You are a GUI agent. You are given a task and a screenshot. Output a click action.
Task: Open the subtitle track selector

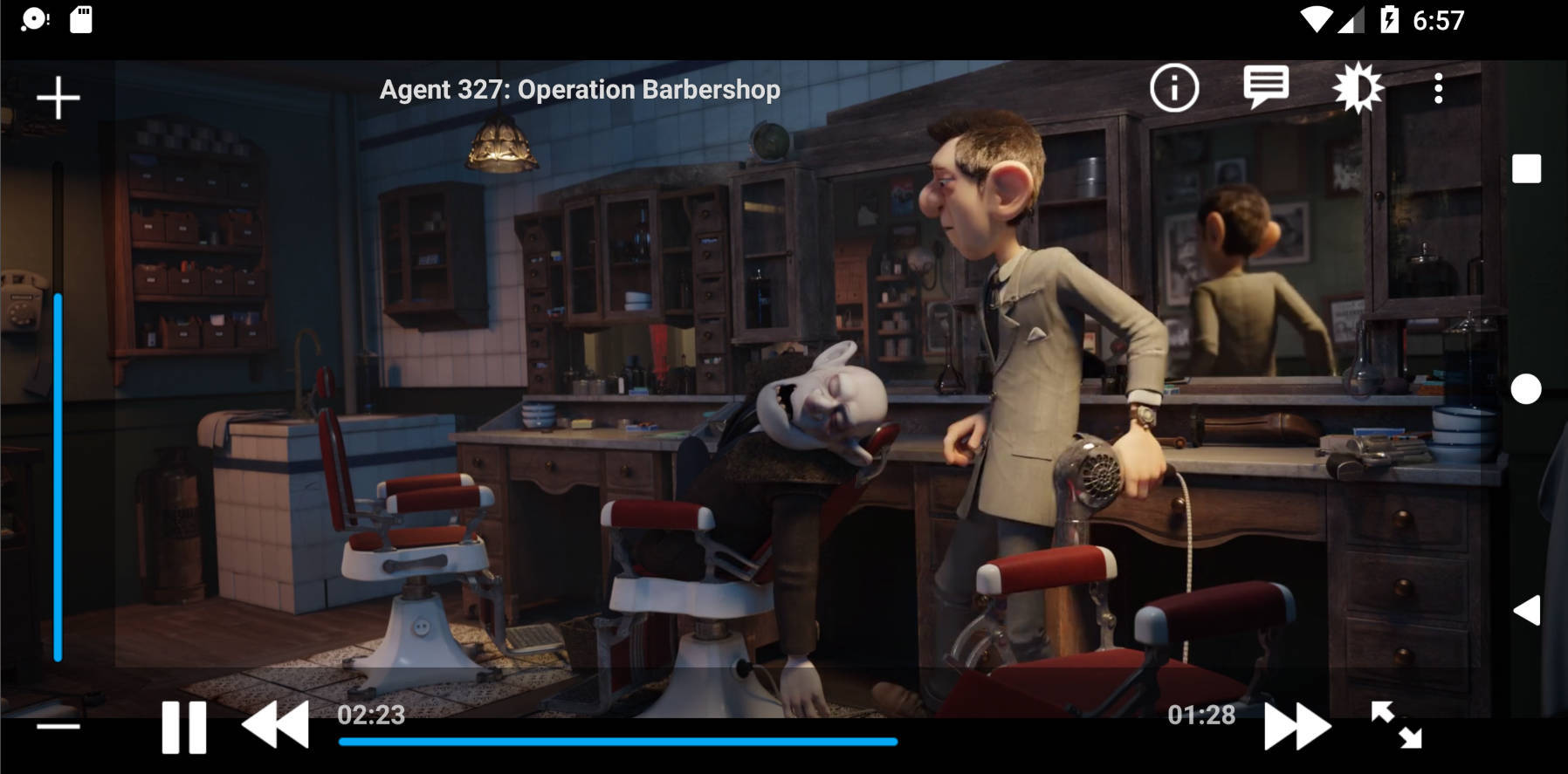1265,86
